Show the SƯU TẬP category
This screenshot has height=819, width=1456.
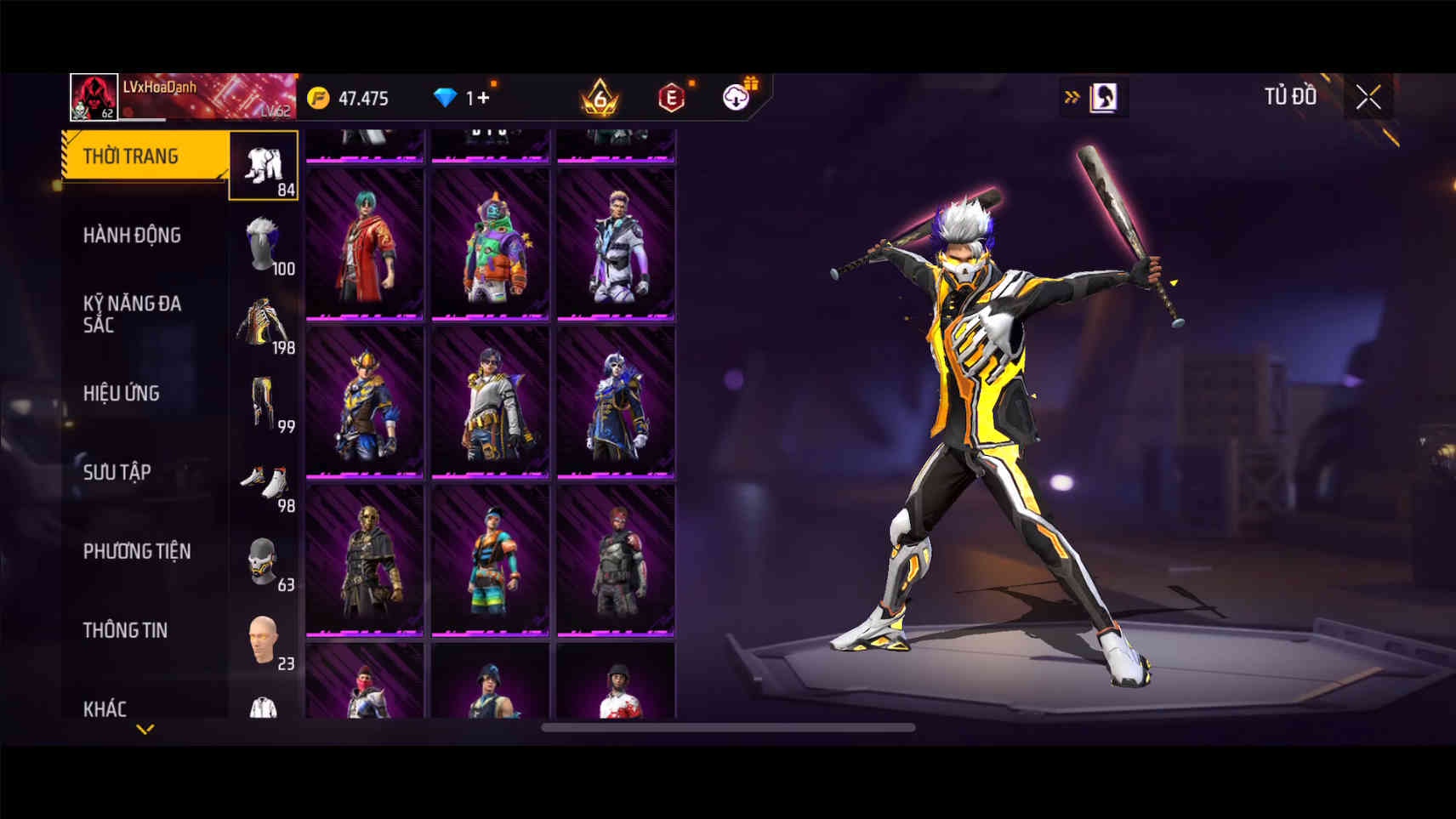pyautogui.click(x=117, y=473)
